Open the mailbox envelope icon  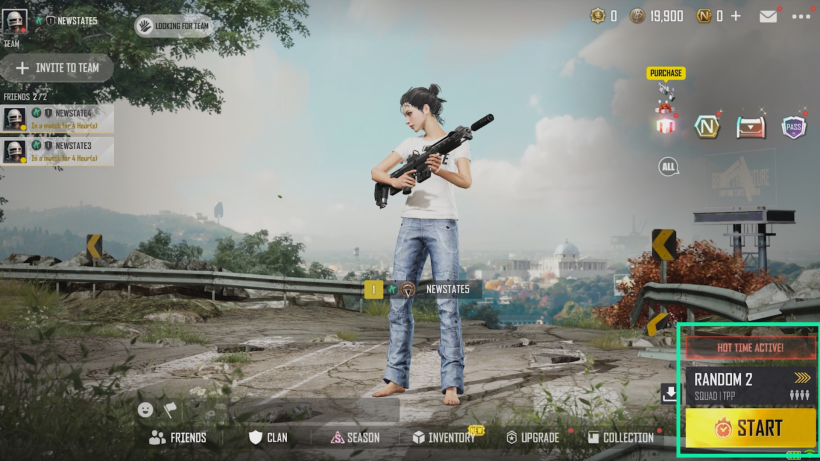(768, 16)
